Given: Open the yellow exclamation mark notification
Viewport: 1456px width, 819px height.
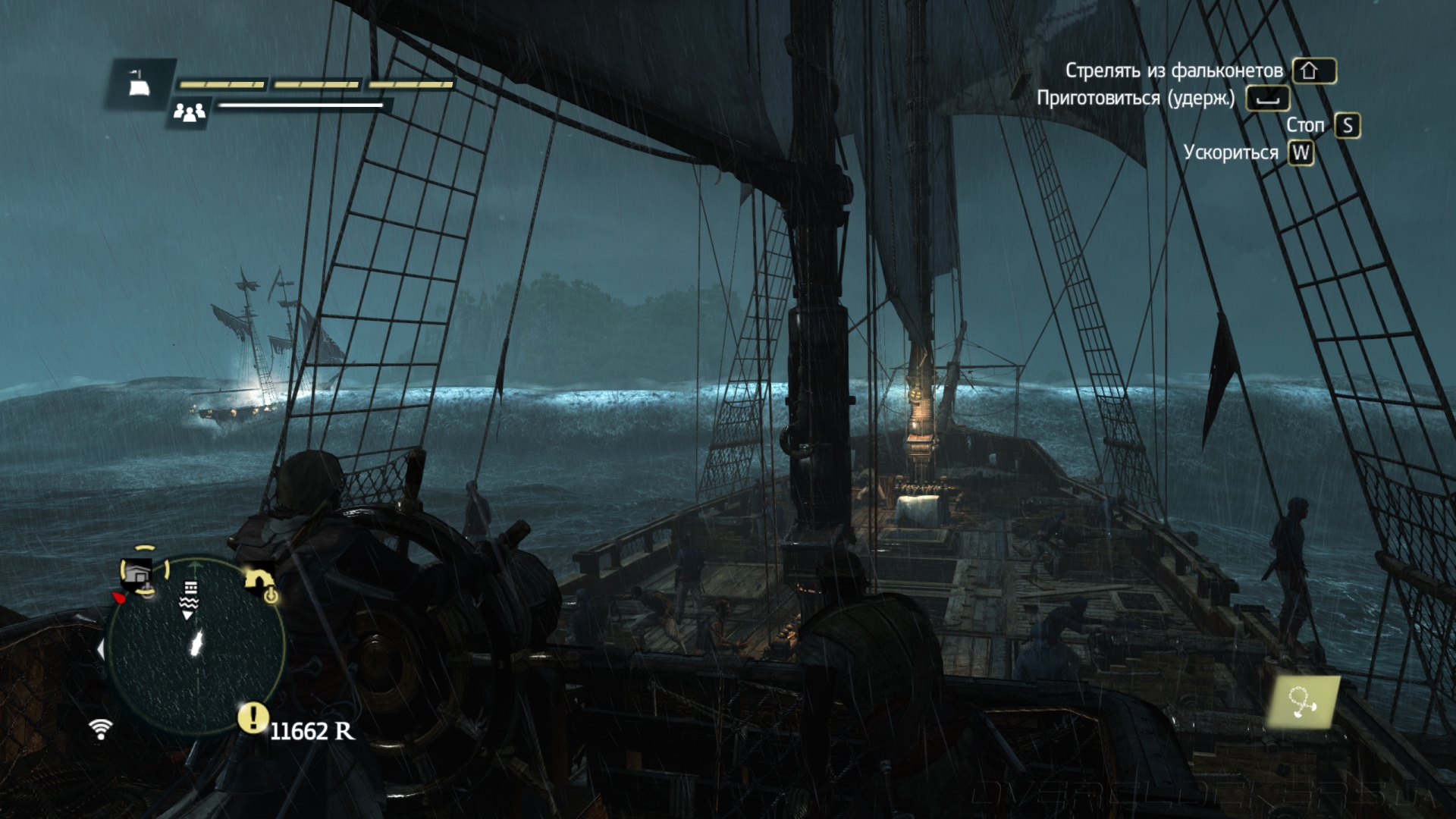Looking at the screenshot, I should (253, 717).
